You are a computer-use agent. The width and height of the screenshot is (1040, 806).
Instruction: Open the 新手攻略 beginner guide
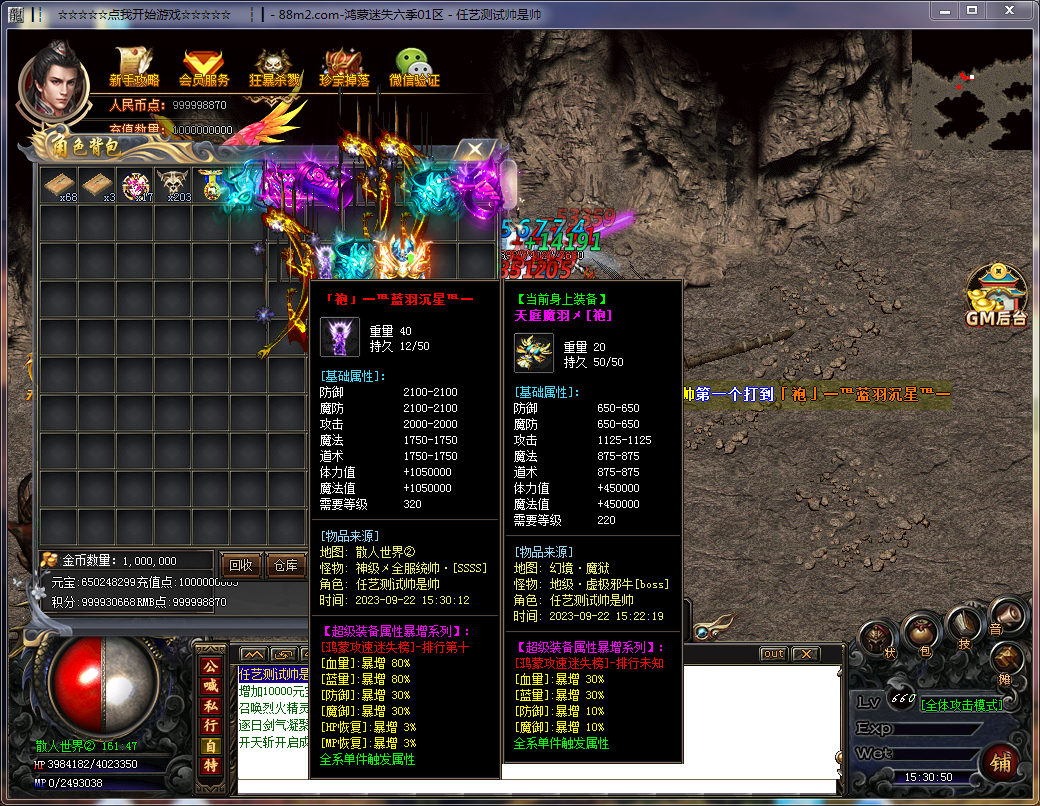134,67
